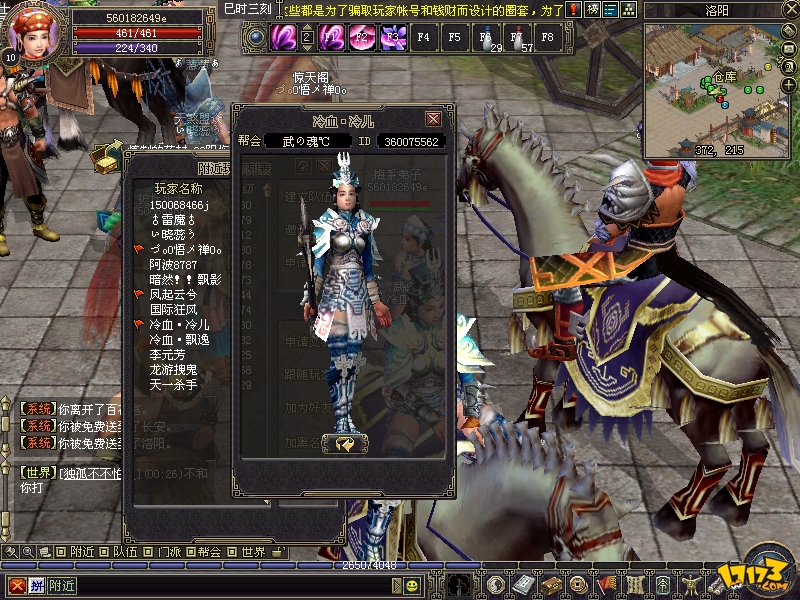Switch chat to the 帮会 channel
This screenshot has height=600, width=800.
209,552
